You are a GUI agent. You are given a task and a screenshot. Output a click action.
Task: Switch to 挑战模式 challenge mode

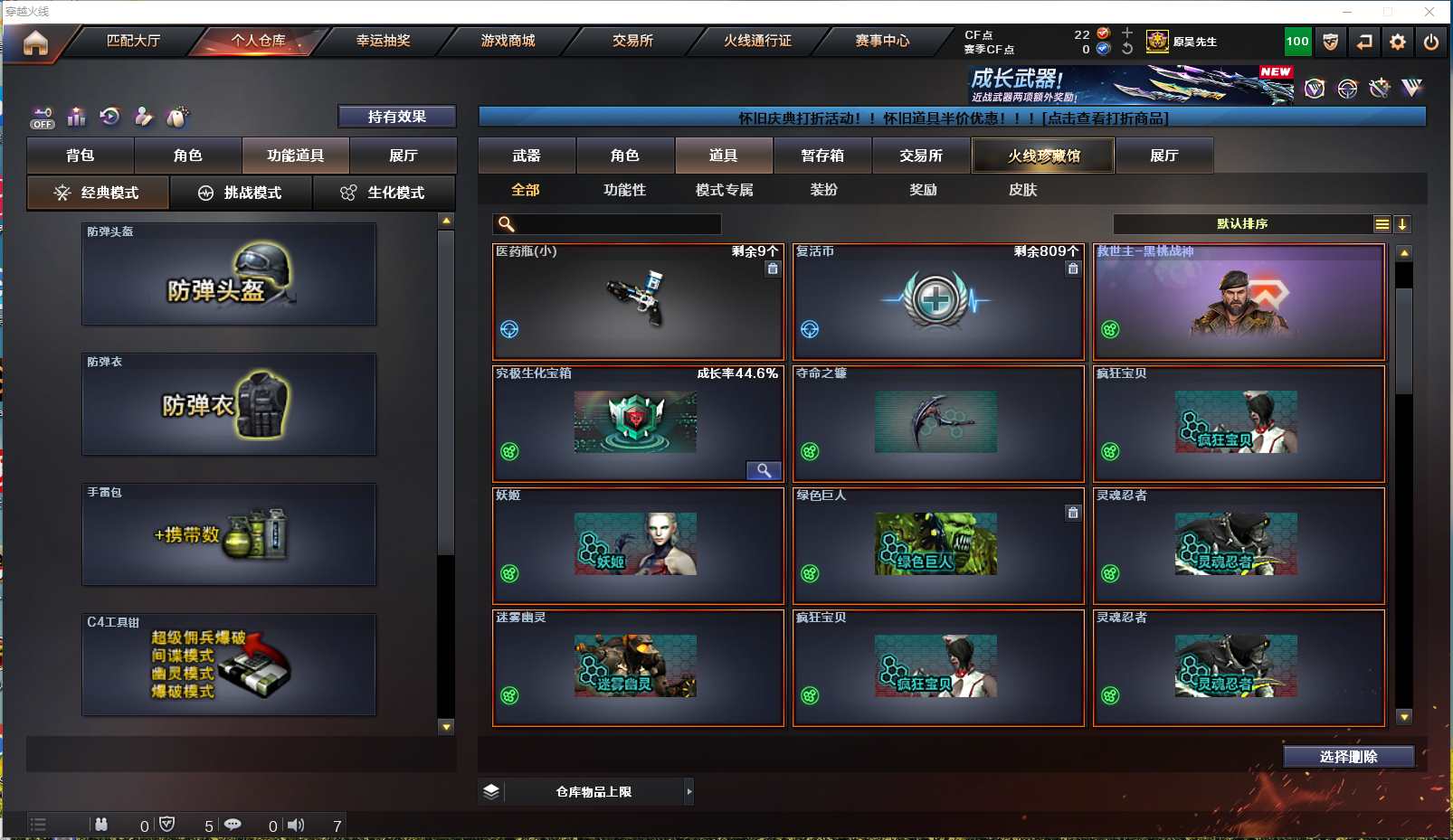click(241, 193)
